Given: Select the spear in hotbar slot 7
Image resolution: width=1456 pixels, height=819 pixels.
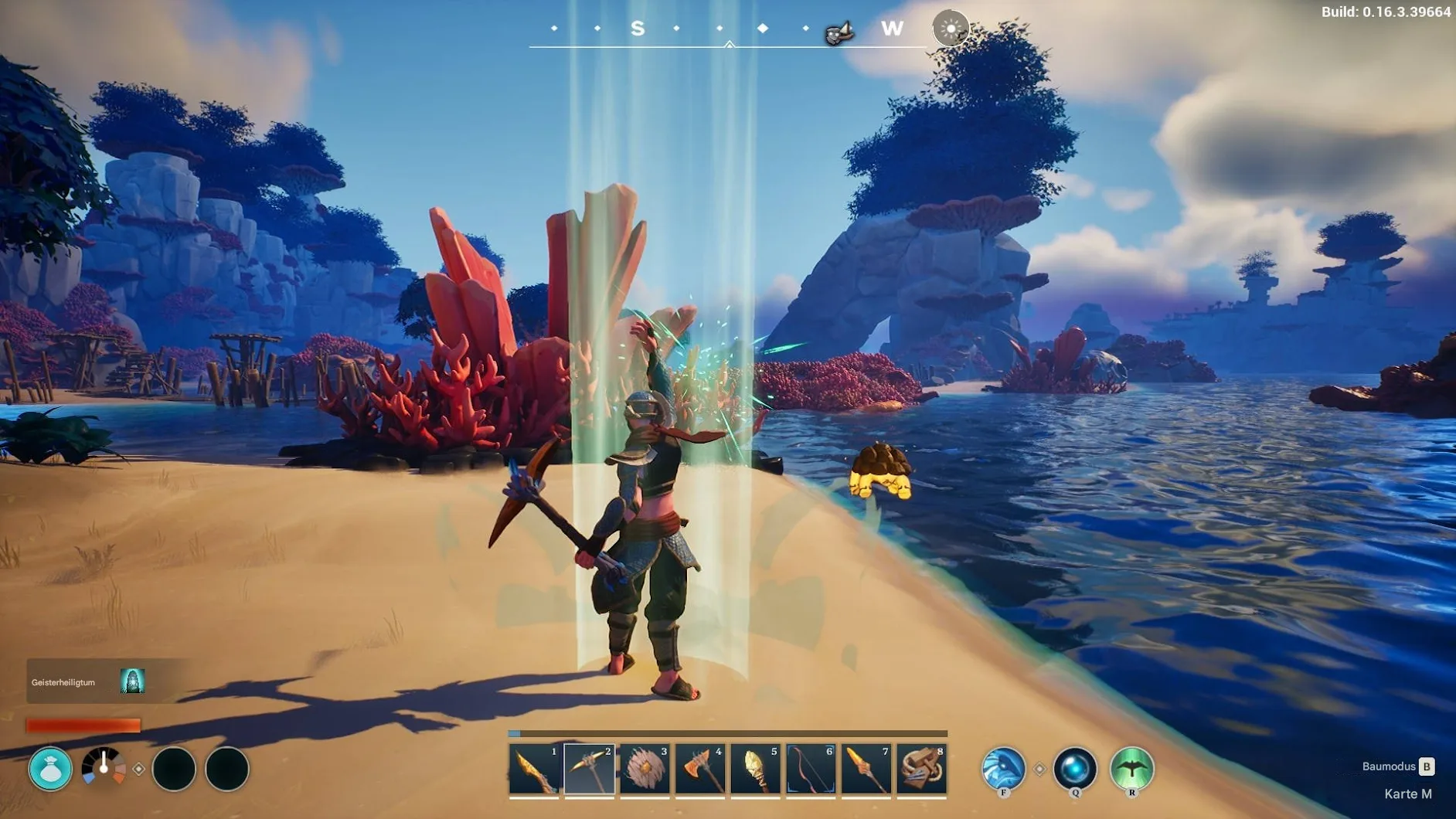Looking at the screenshot, I should point(866,770).
